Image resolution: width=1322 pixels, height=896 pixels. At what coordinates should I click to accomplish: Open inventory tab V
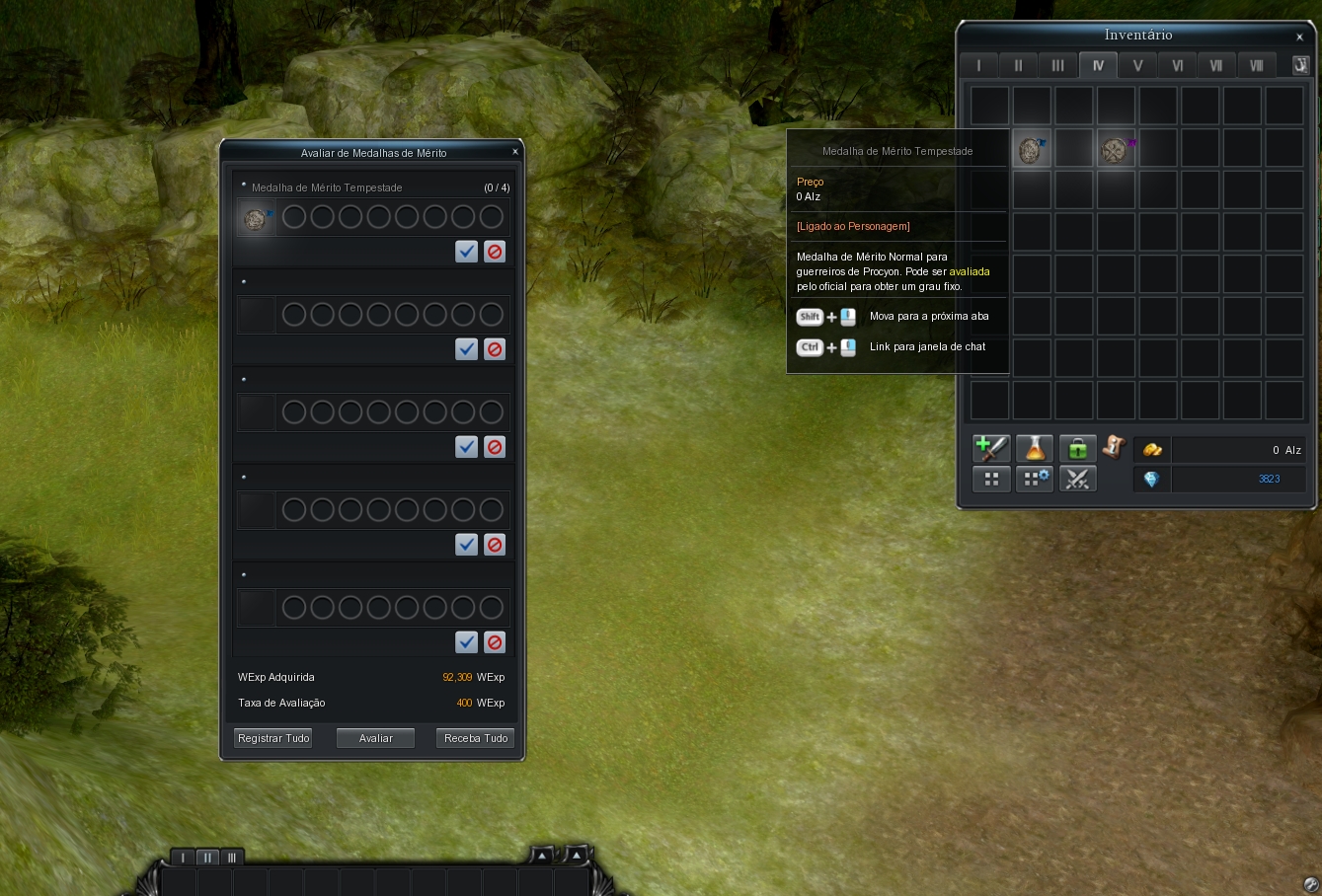point(1137,65)
